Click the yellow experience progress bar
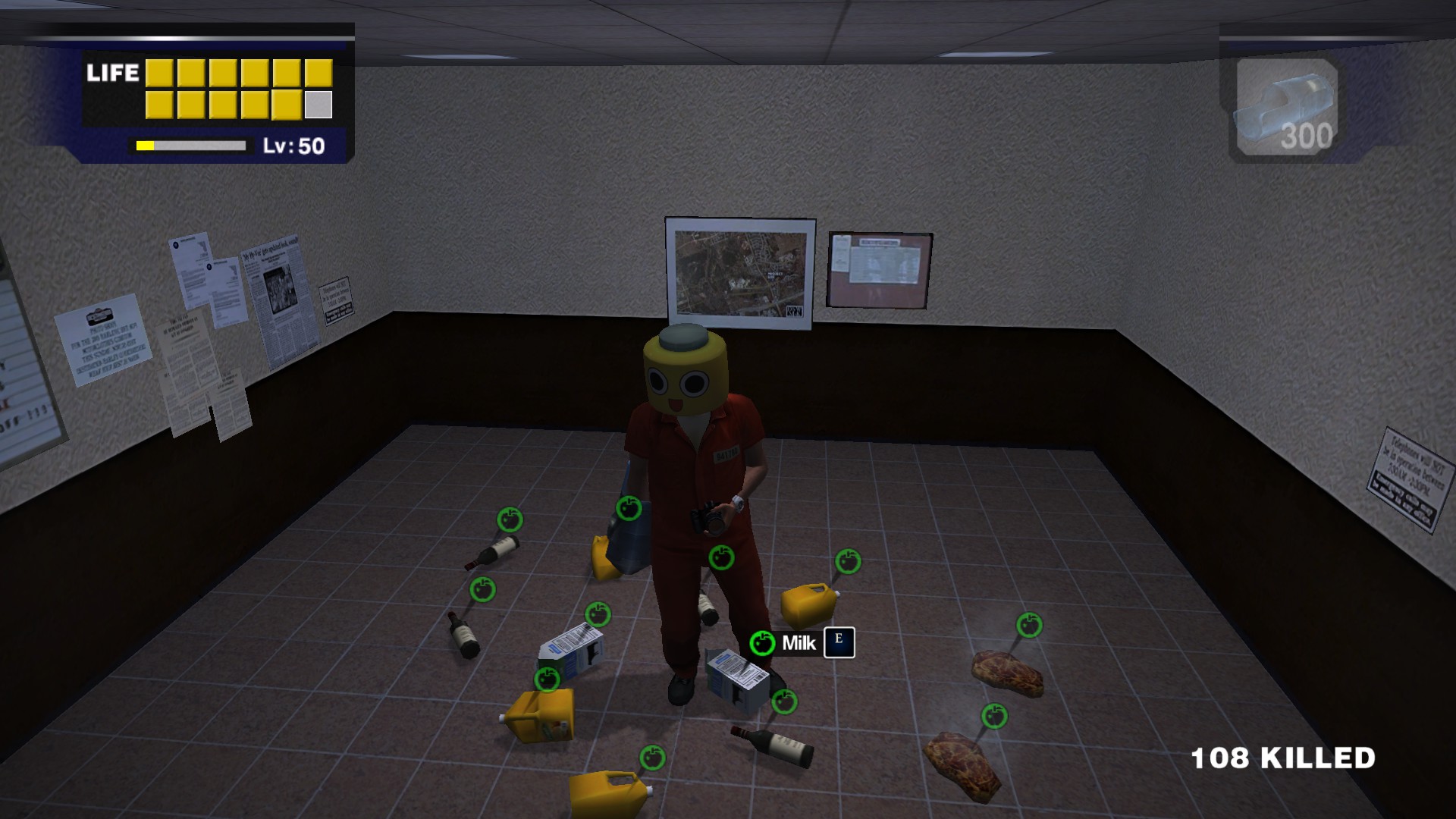Viewport: 1456px width, 819px height. tap(193, 144)
